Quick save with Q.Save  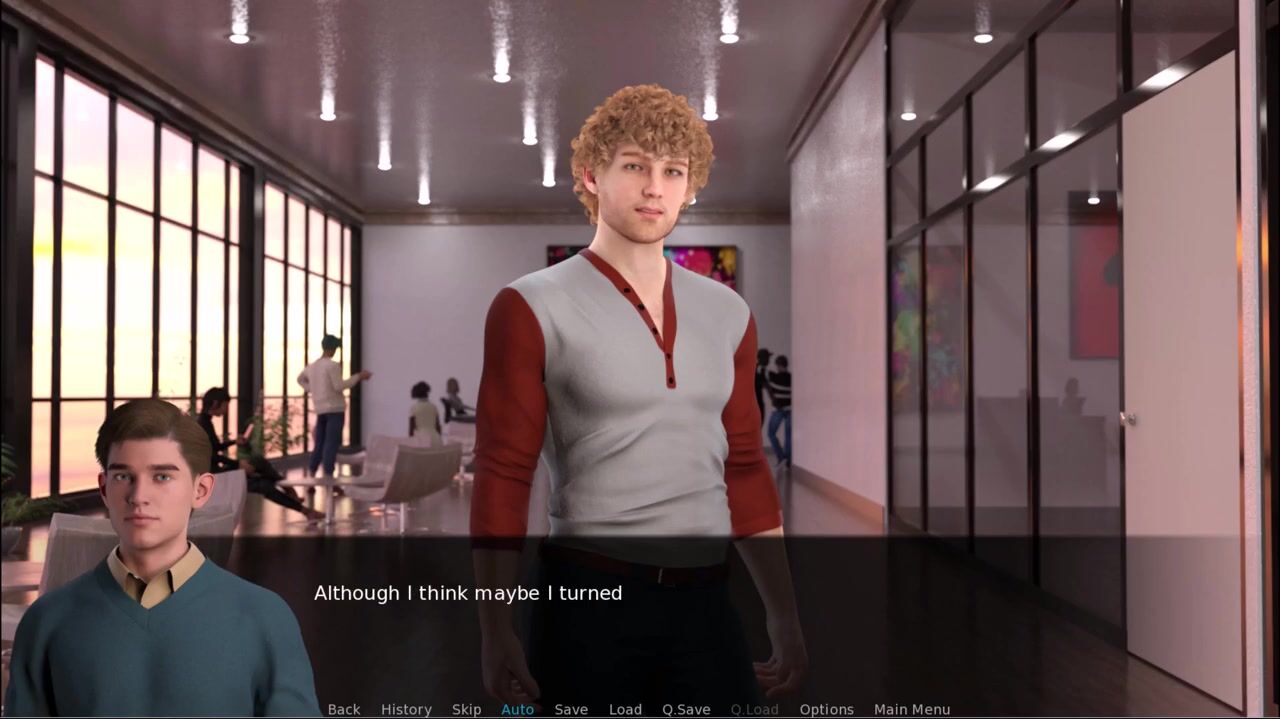pos(686,709)
